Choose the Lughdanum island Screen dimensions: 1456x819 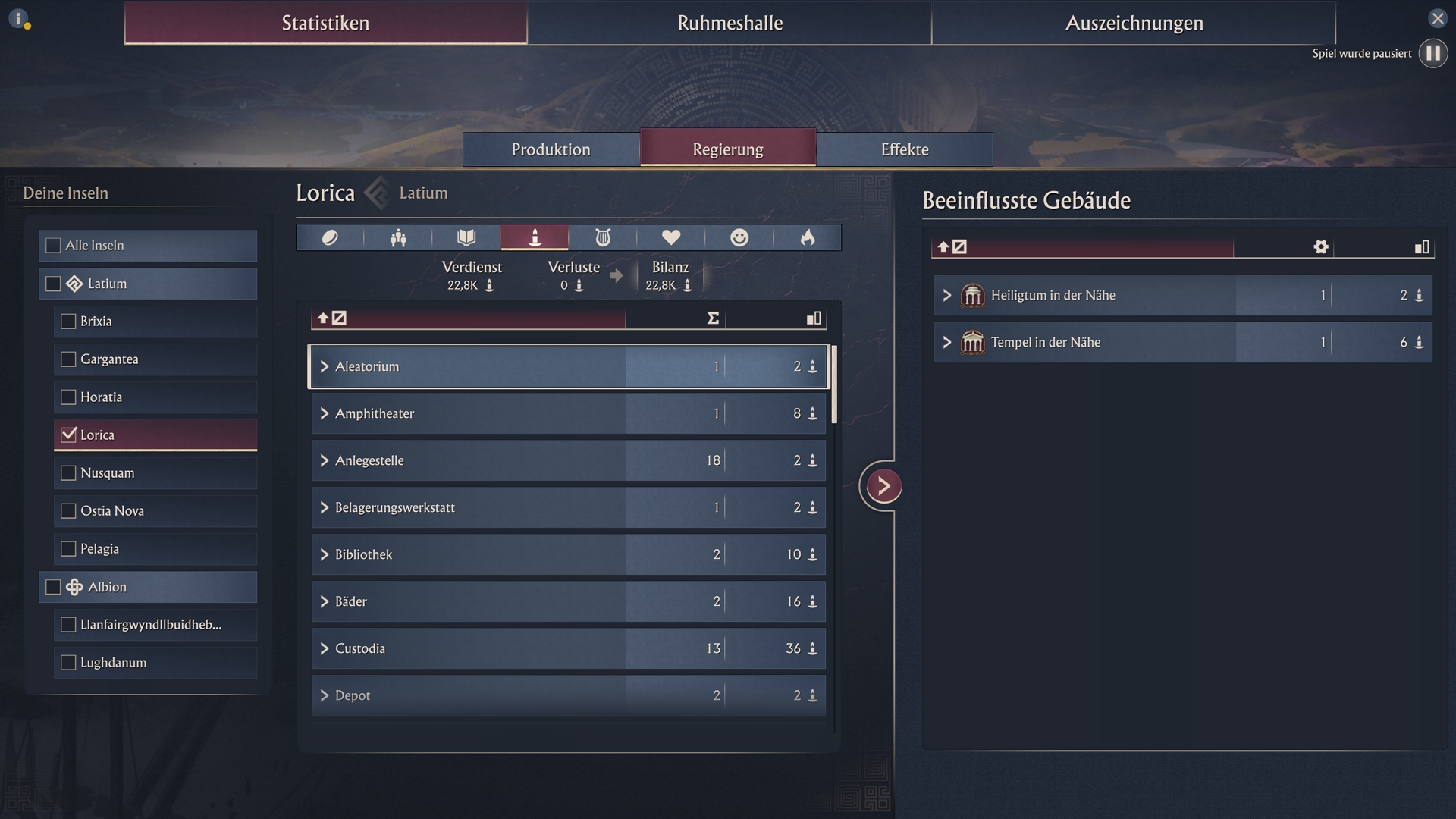[68, 663]
